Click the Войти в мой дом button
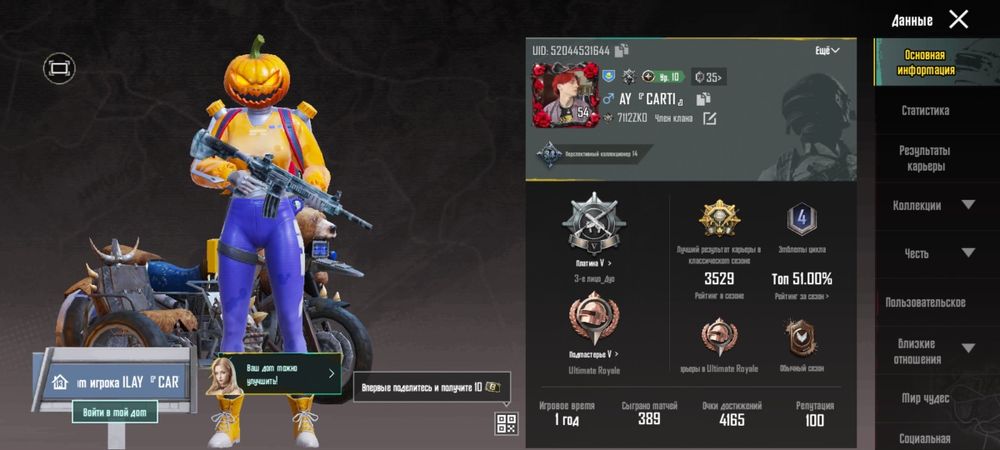Viewport: 1000px width, 450px height. 114,412
